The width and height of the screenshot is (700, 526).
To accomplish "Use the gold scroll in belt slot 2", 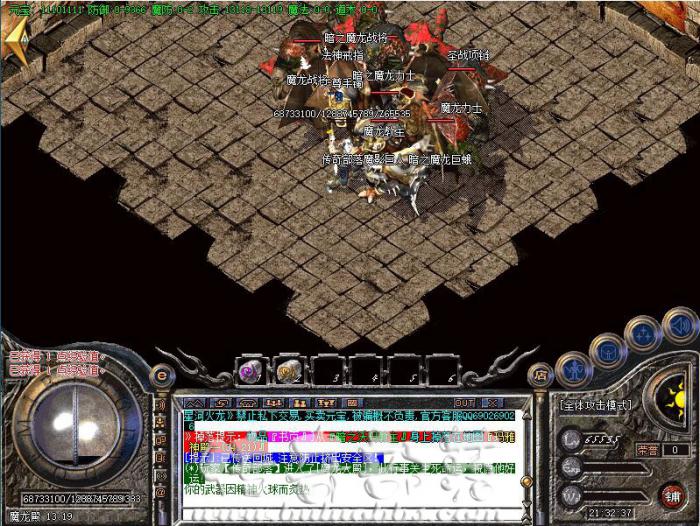I will (290, 369).
